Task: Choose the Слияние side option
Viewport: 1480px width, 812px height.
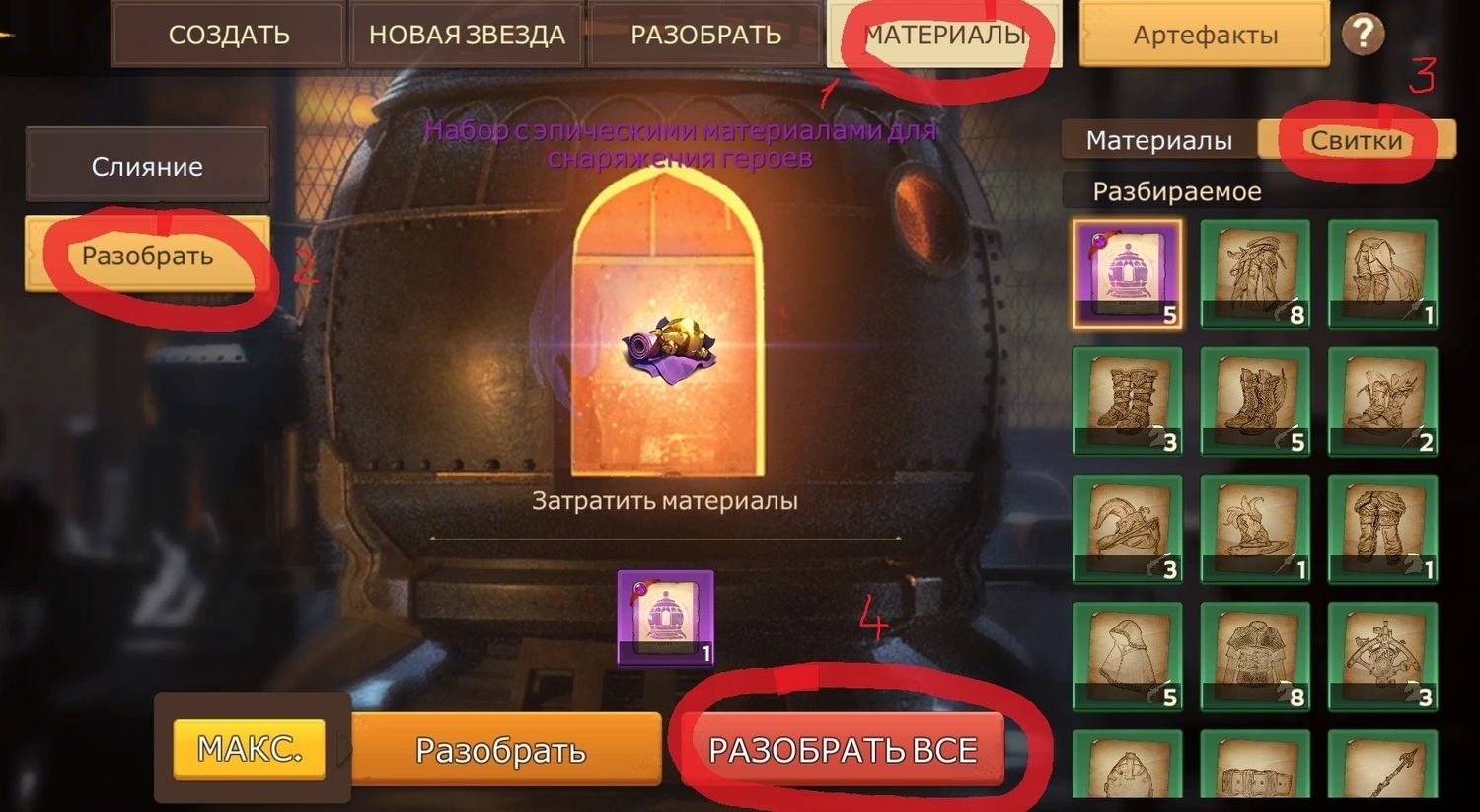Action: (147, 166)
